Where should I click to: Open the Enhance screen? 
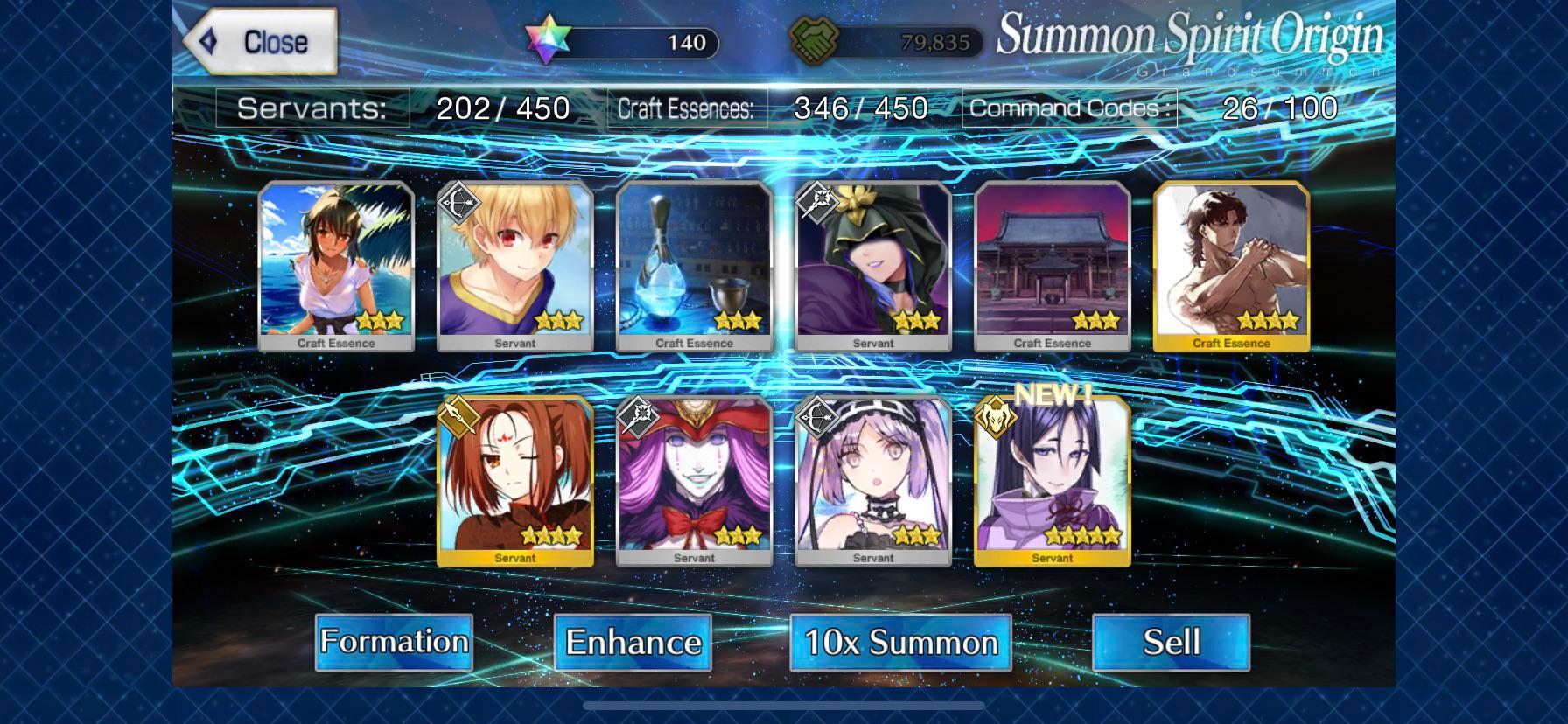(x=633, y=642)
